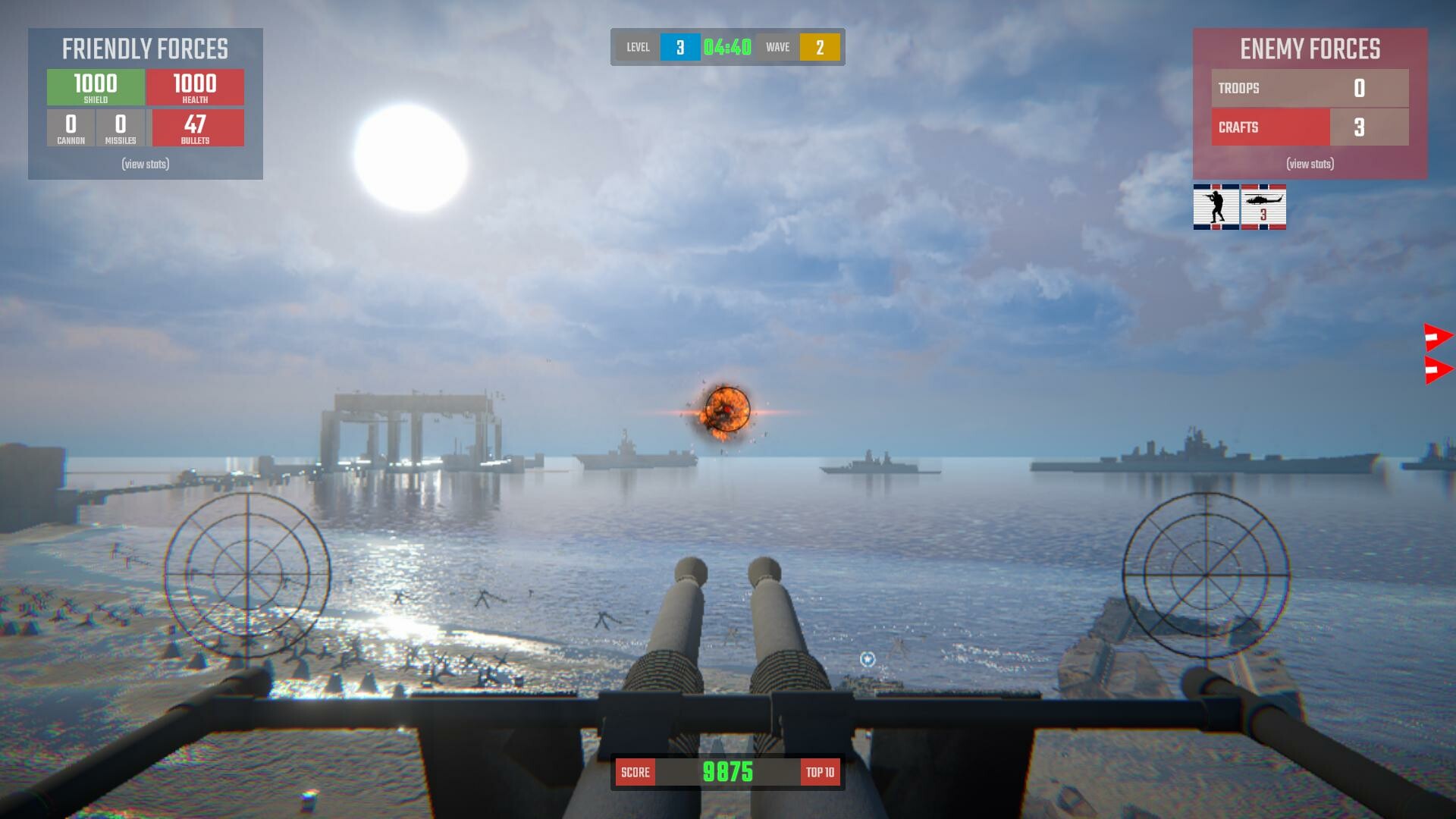Select the FRIENDLY FORCES panel header
The image size is (1456, 819).
click(x=146, y=49)
